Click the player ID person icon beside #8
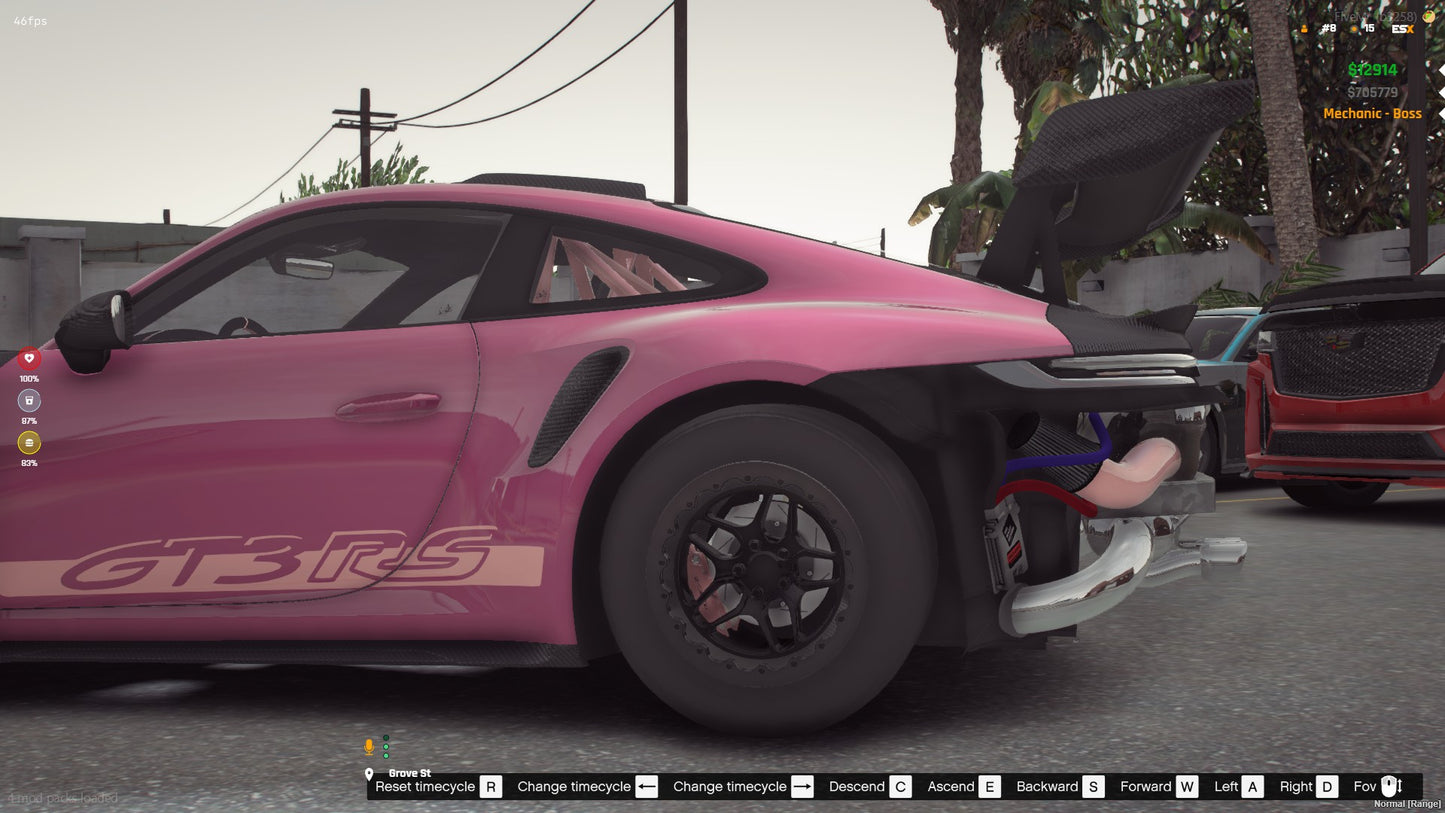Viewport: 1445px width, 813px height. (x=1304, y=29)
